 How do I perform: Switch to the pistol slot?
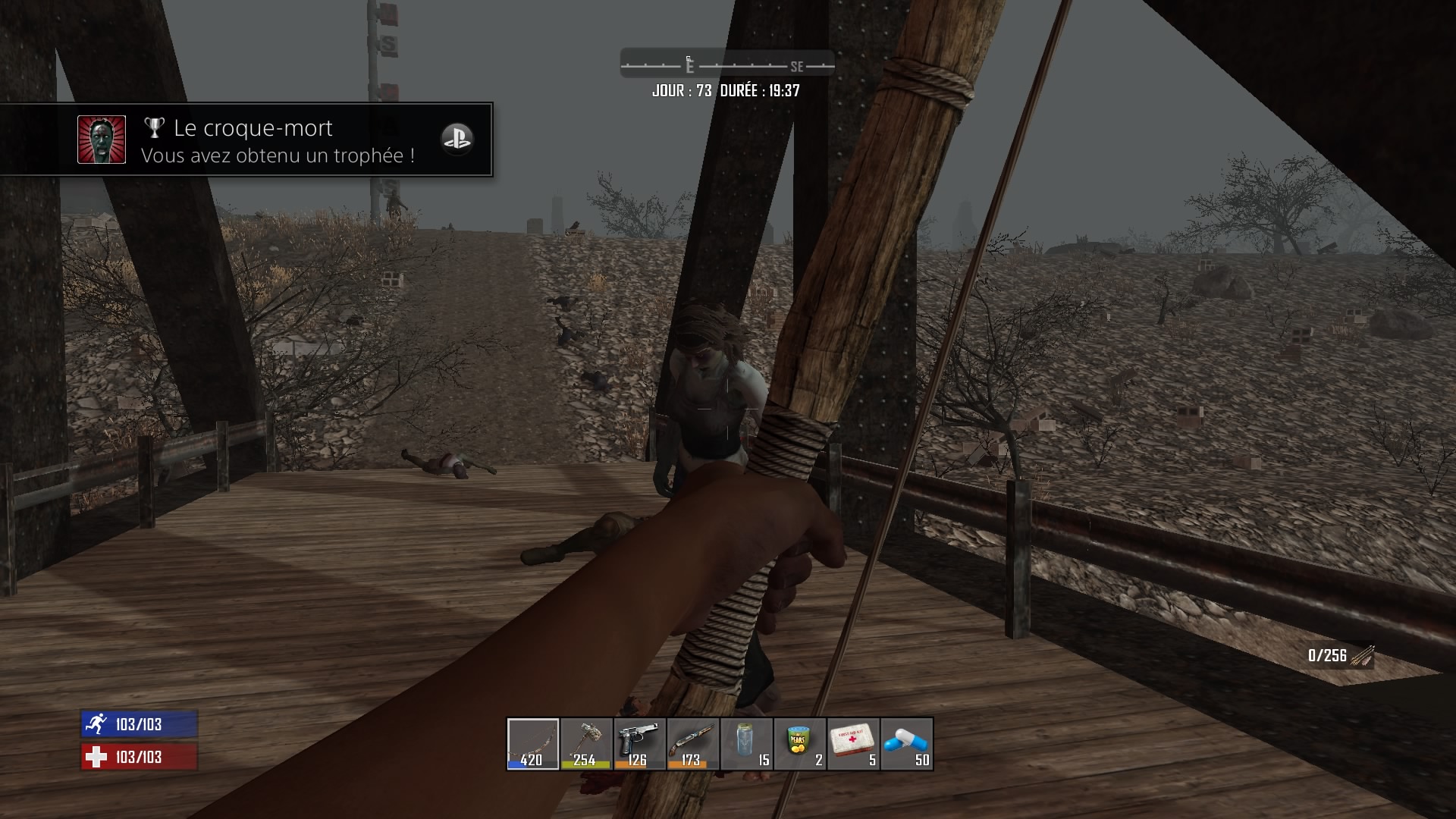(x=639, y=744)
